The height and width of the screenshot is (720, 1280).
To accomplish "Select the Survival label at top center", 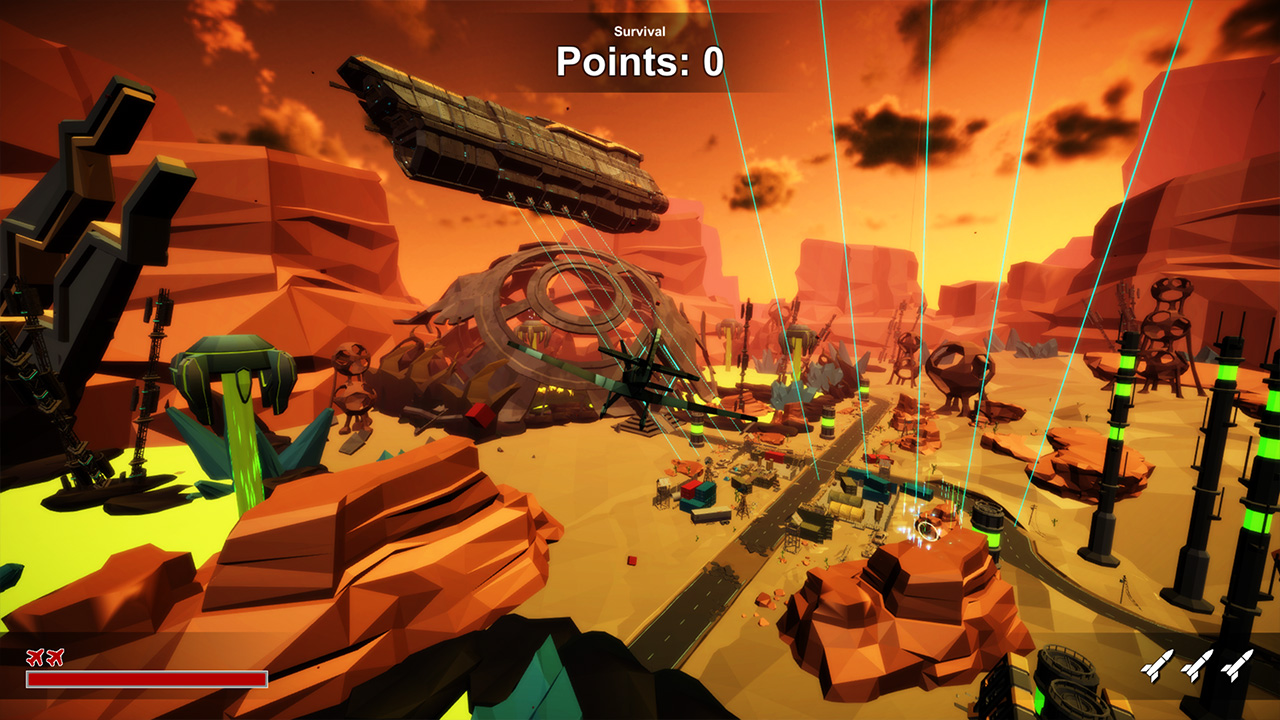I will (640, 32).
